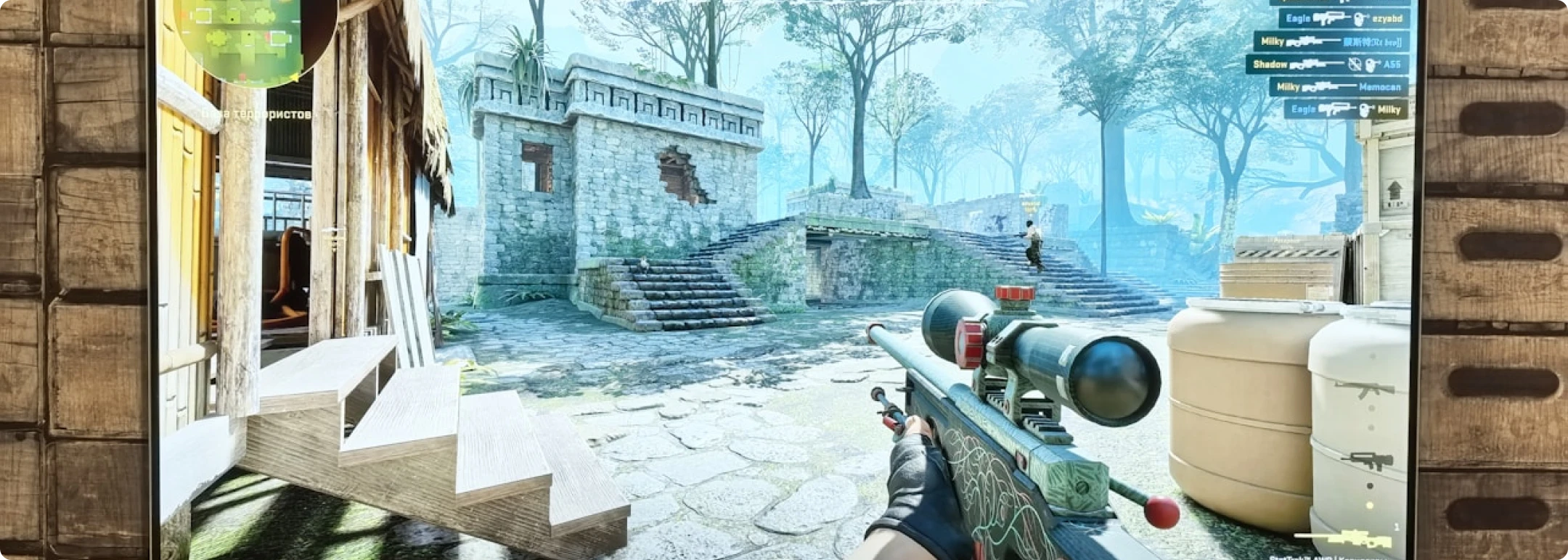Click the player name ezyabd in the kill feed

(x=1387, y=19)
